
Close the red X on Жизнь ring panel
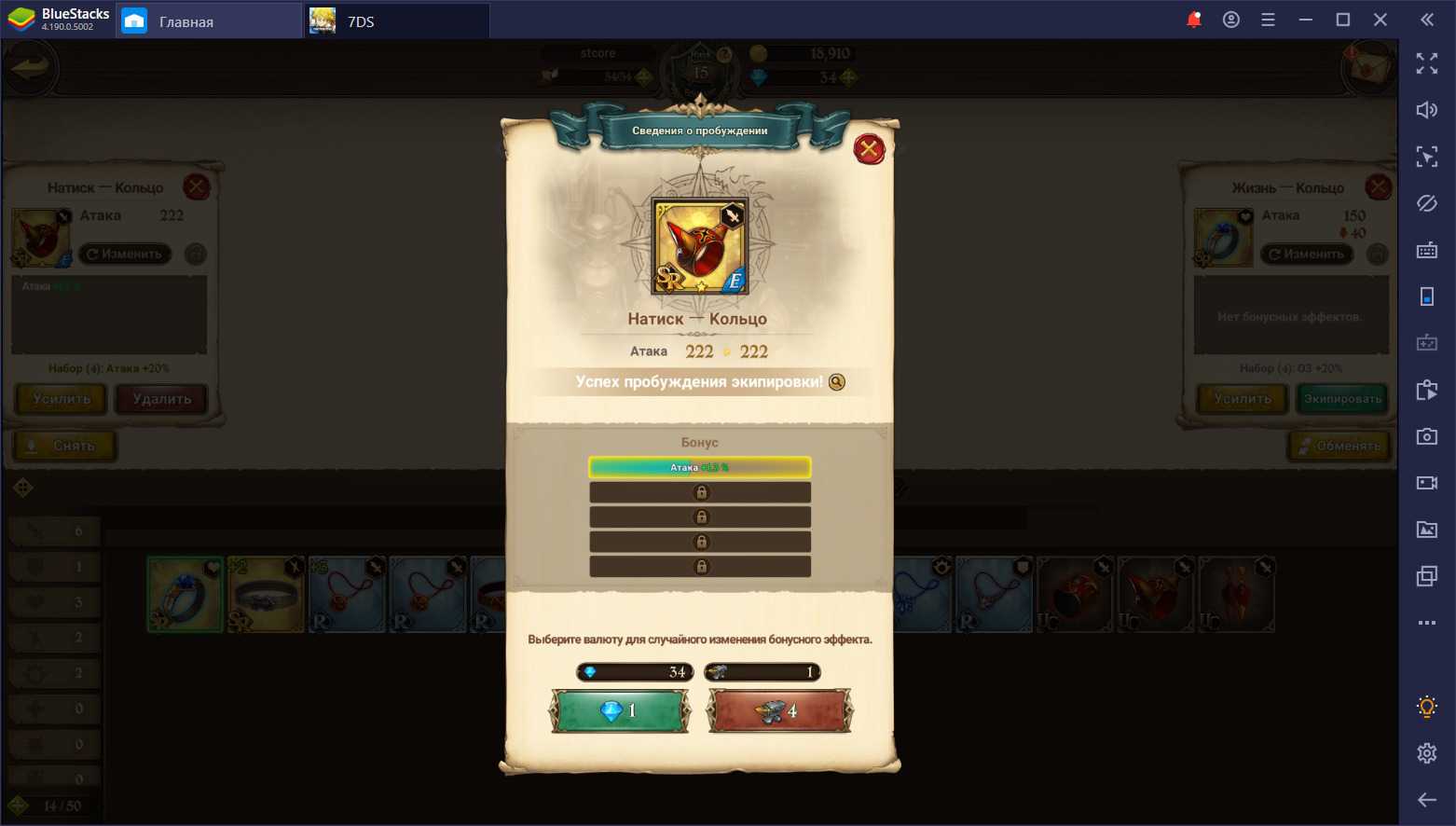(1378, 187)
